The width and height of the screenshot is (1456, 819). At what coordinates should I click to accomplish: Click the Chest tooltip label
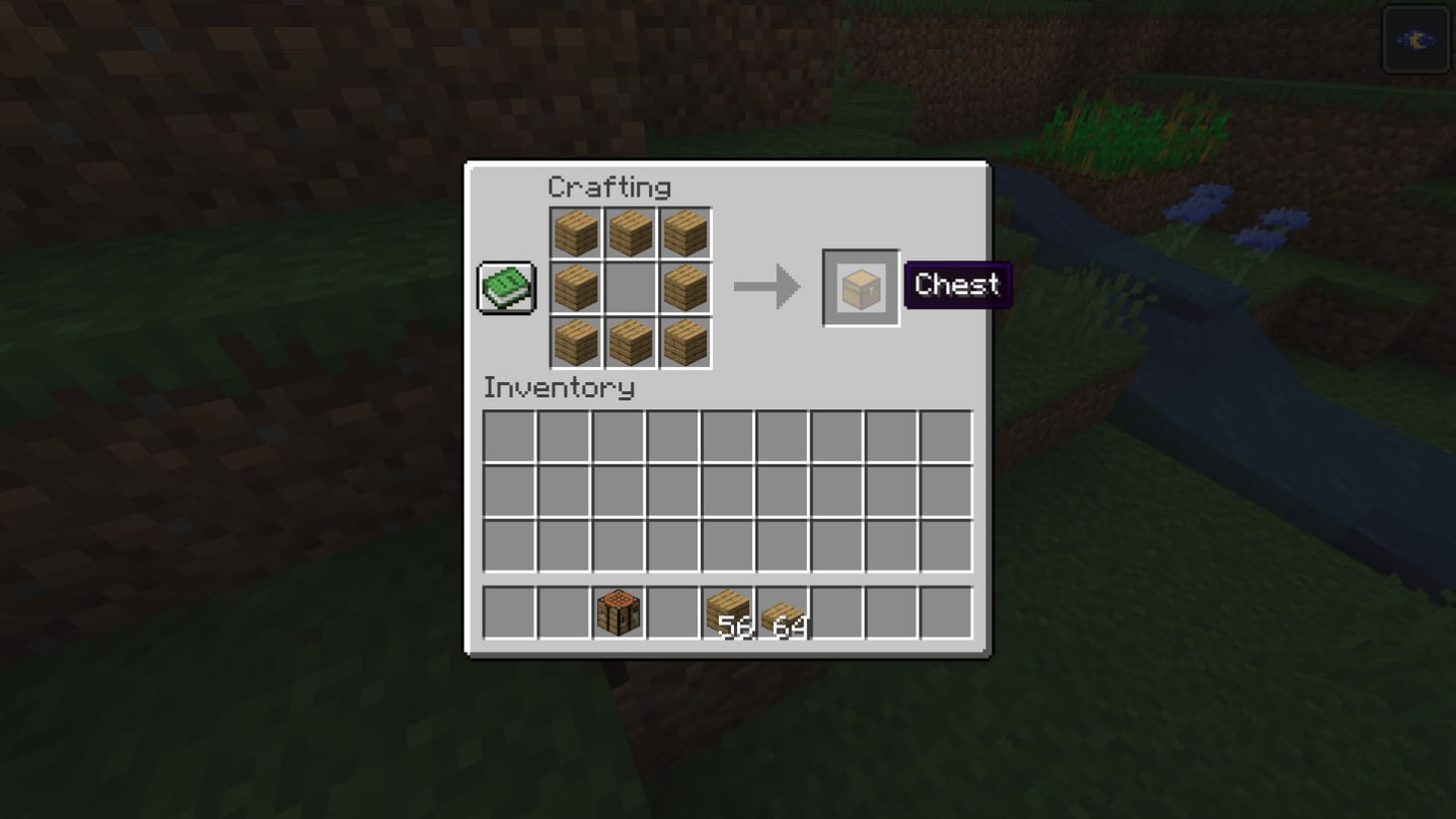click(955, 285)
